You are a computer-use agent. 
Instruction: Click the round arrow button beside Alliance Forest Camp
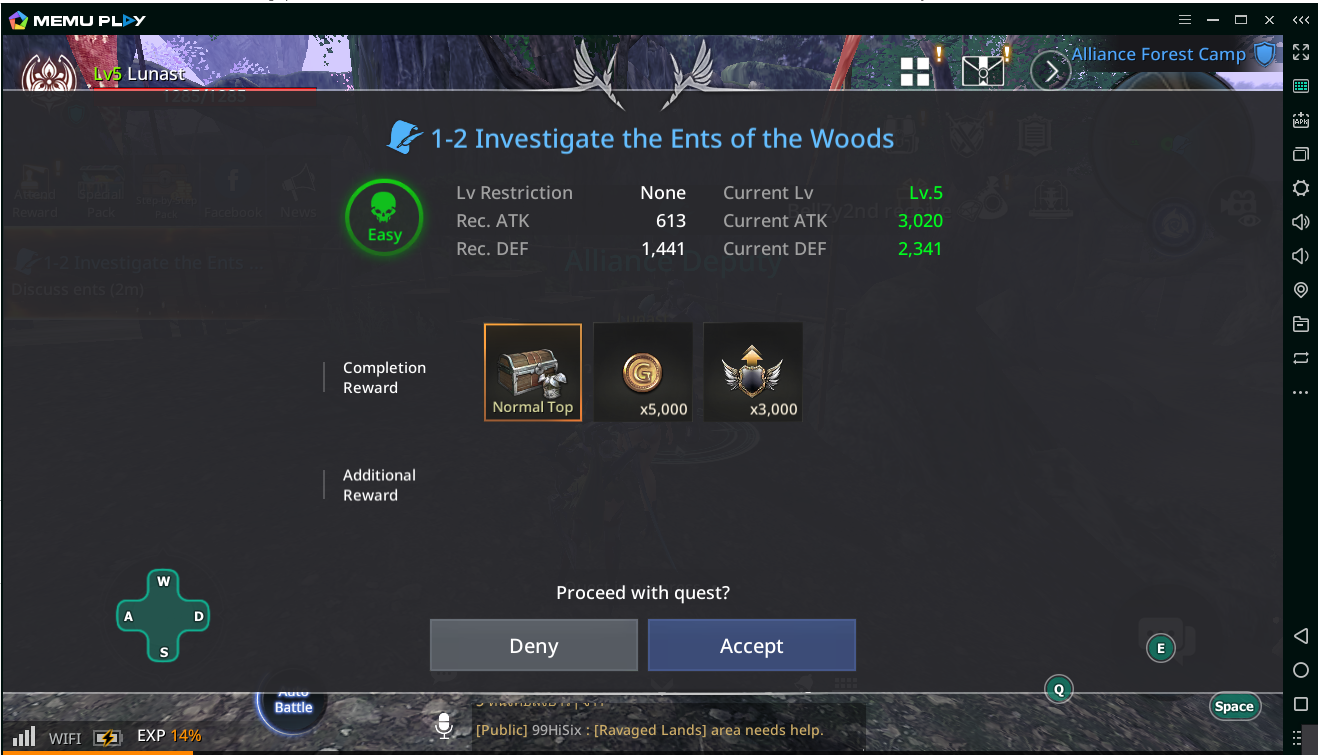click(1050, 71)
